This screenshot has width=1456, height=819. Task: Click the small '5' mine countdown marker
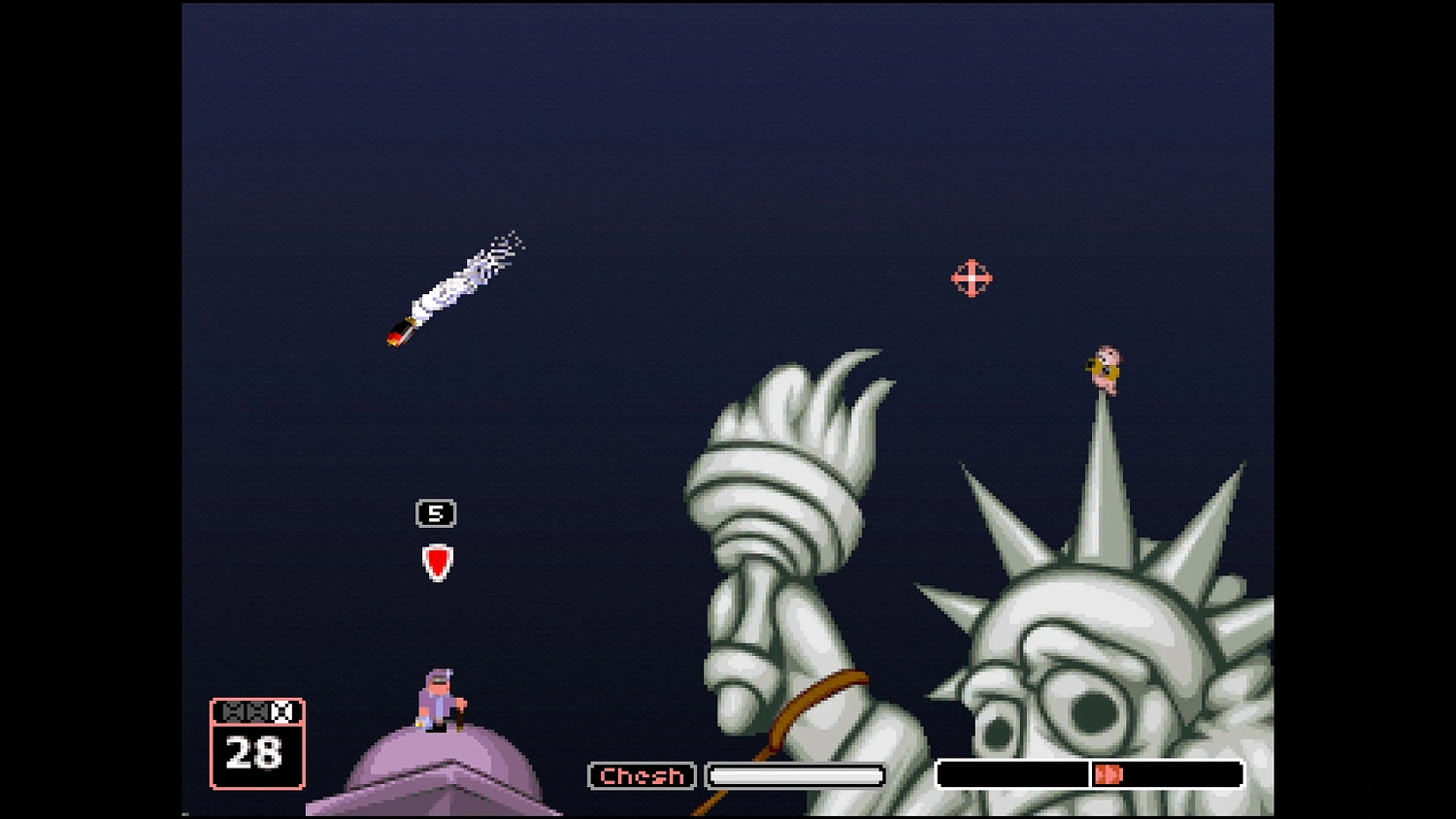[x=436, y=512]
